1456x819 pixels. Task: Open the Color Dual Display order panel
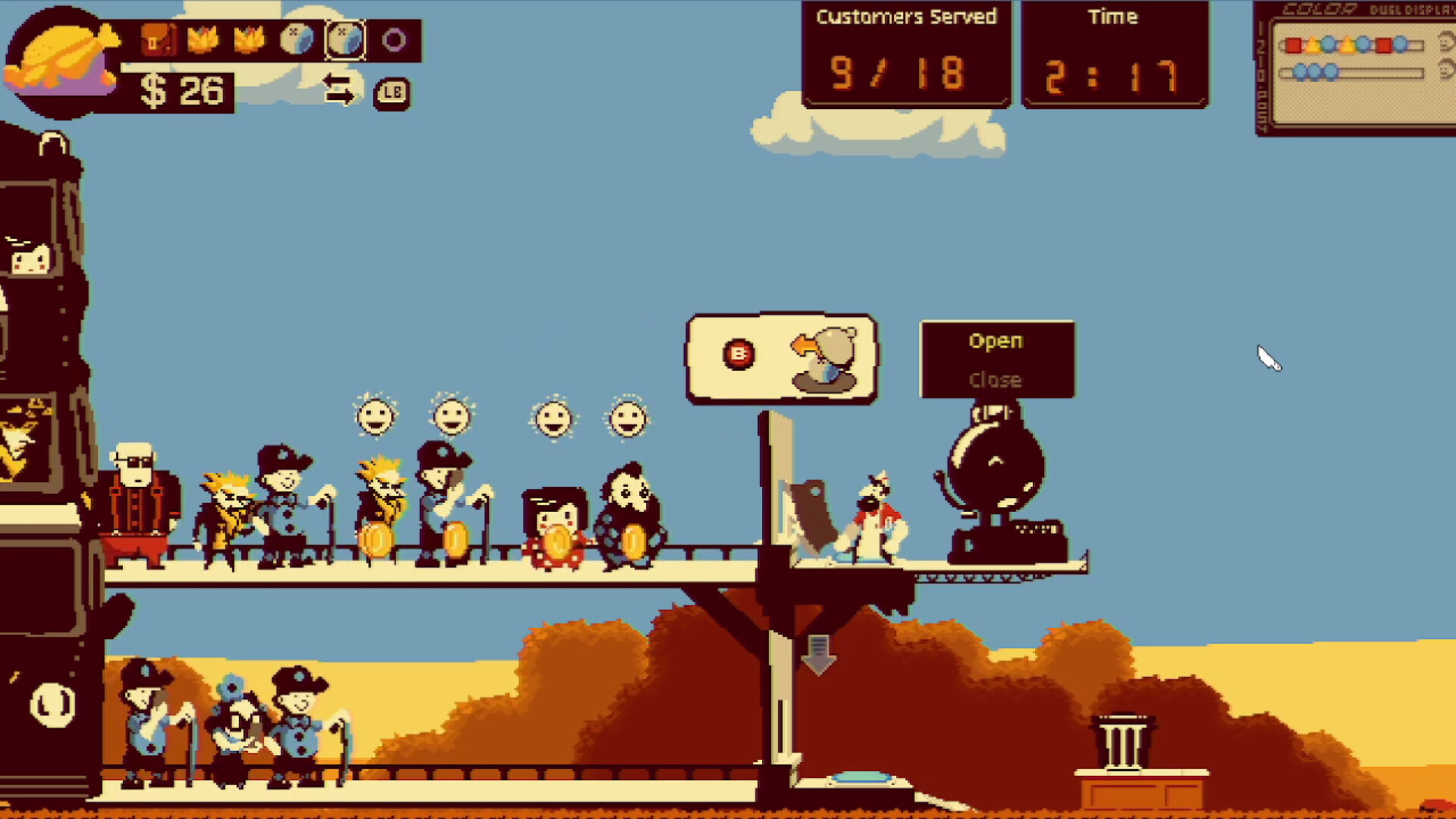(1357, 68)
